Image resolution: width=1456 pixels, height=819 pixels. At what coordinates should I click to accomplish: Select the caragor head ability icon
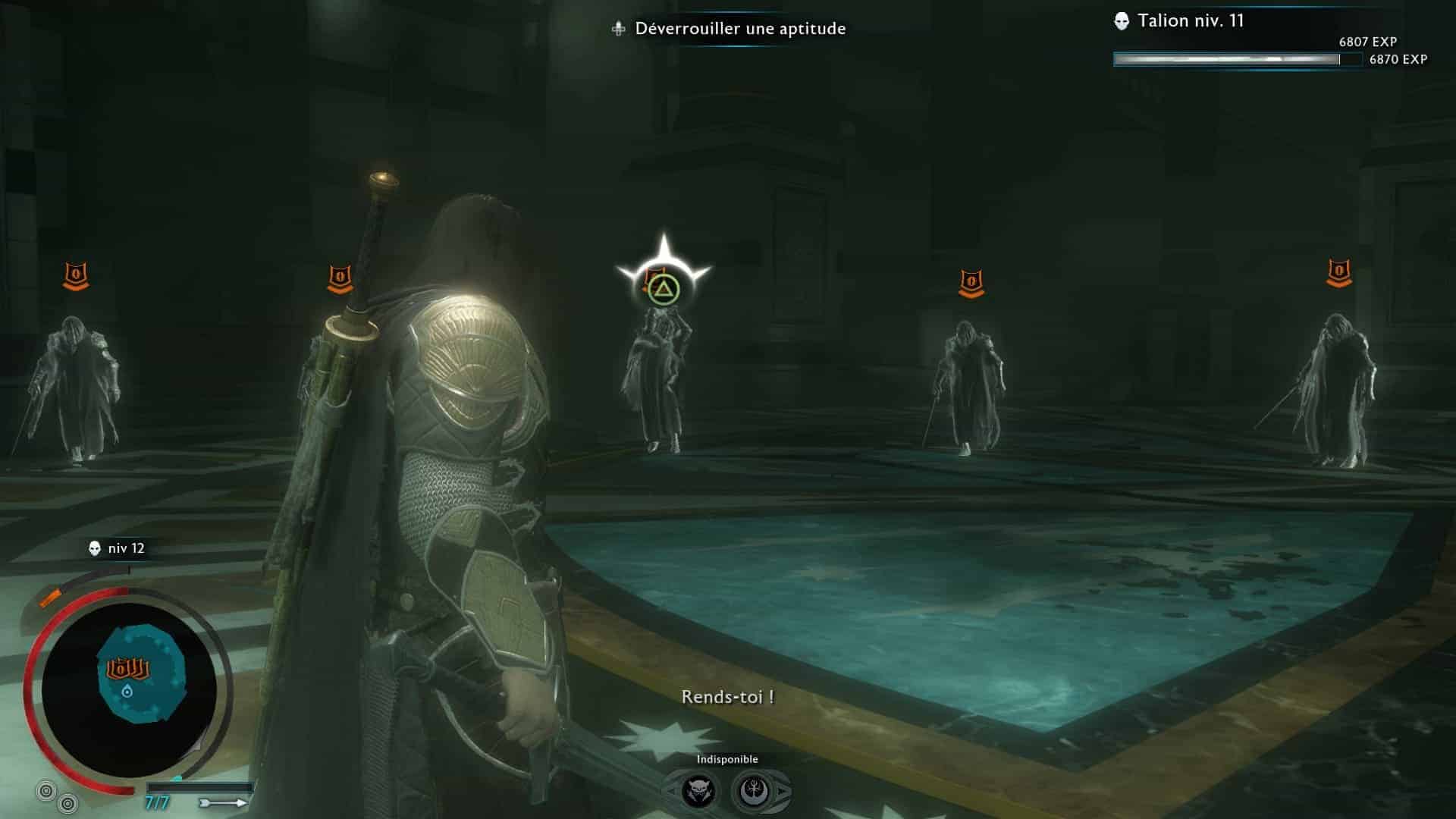click(698, 792)
